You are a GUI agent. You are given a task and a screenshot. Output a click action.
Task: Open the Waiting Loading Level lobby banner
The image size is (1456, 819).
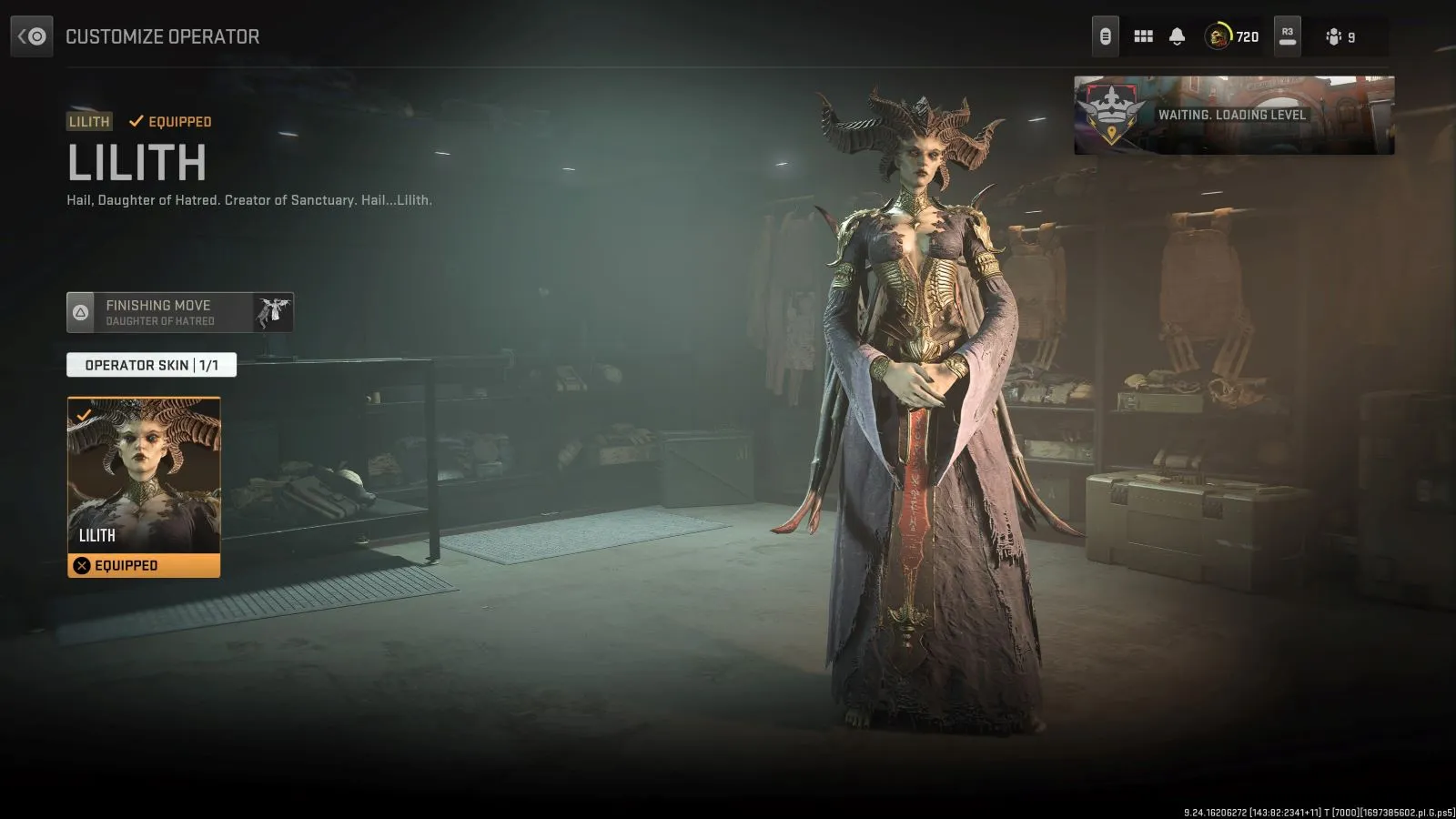click(1231, 115)
